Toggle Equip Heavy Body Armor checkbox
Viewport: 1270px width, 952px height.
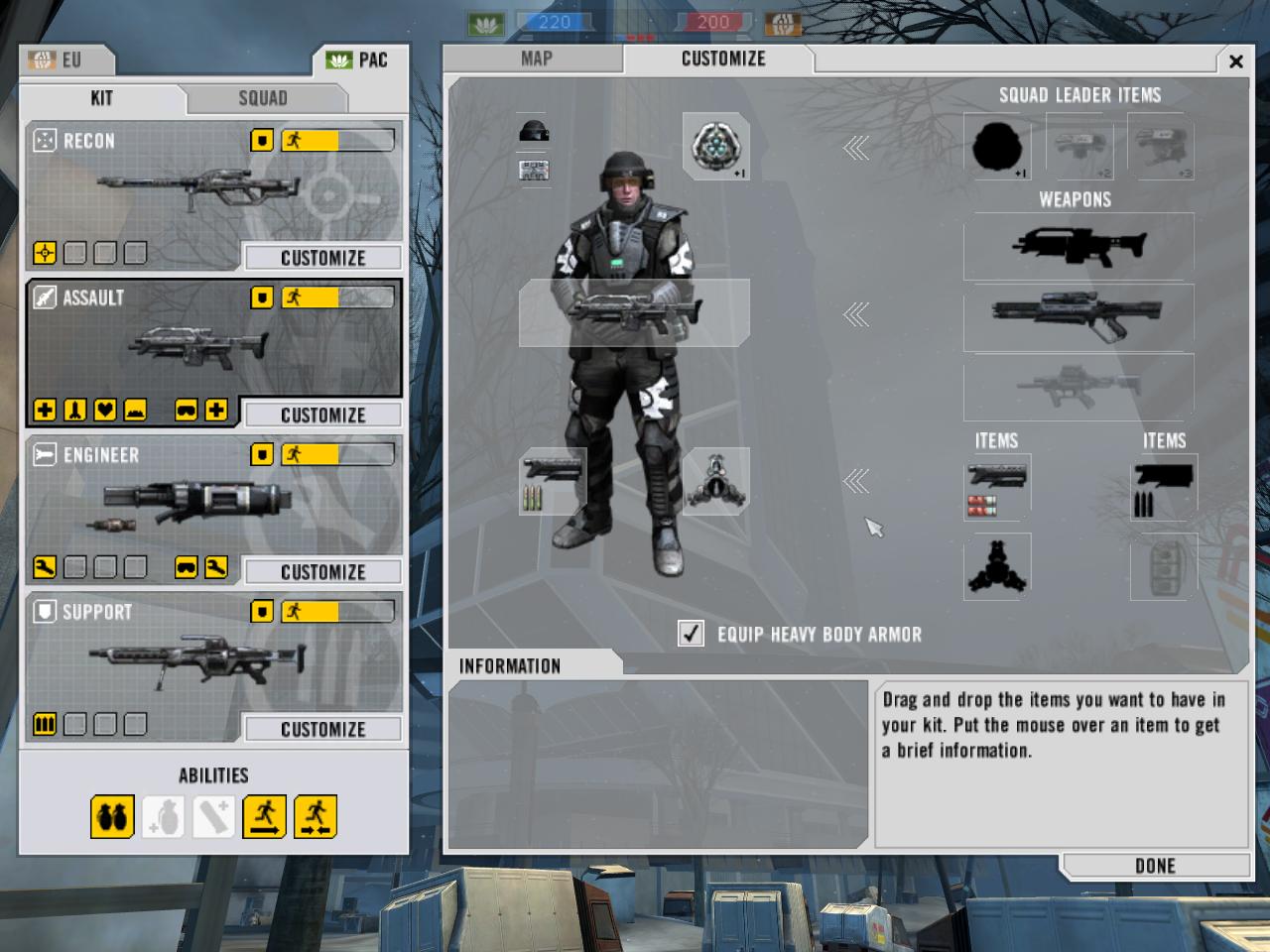pos(692,634)
